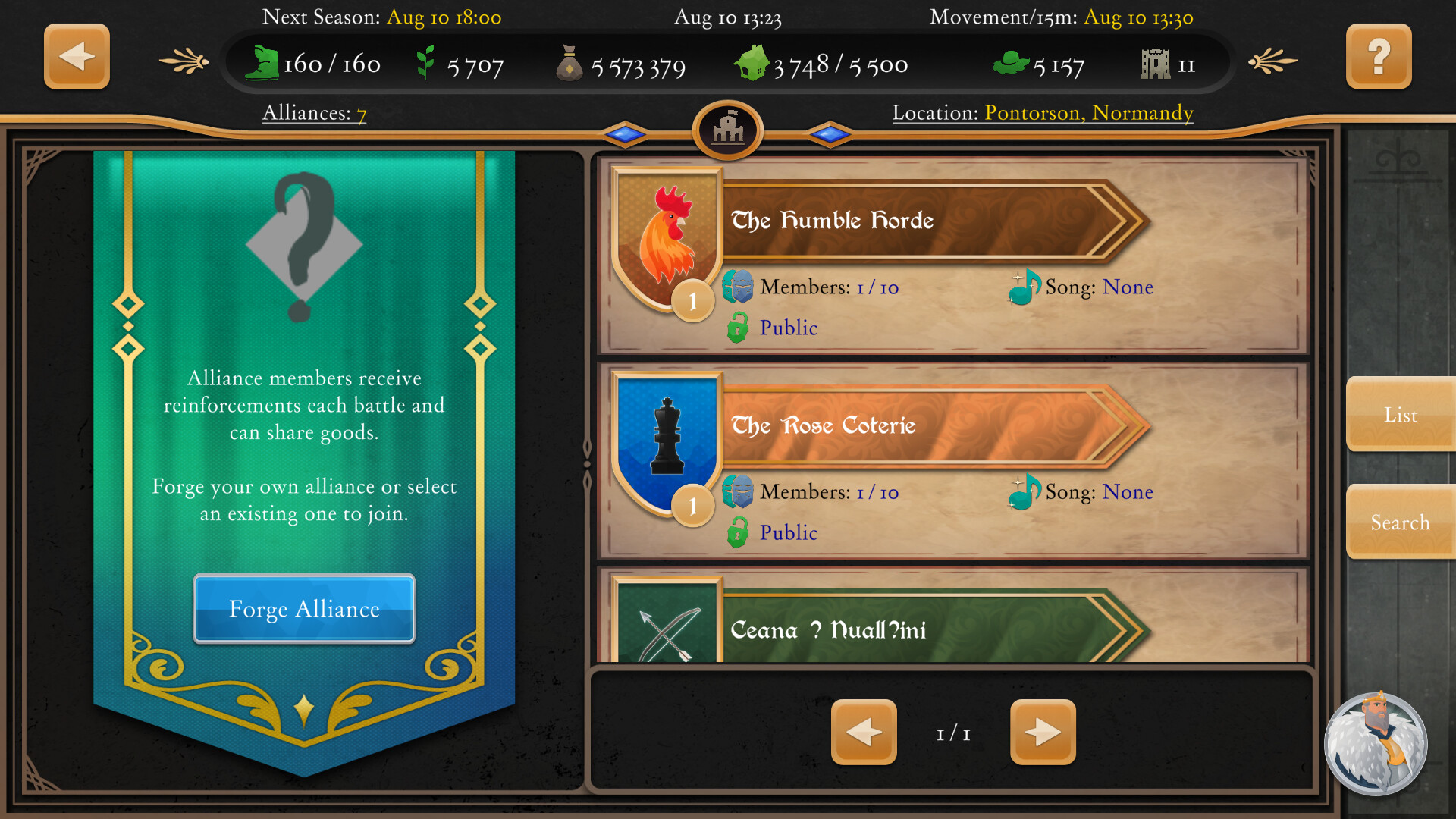The image size is (1456, 819).
Task: Open the help question mark
Action: click(x=1379, y=55)
